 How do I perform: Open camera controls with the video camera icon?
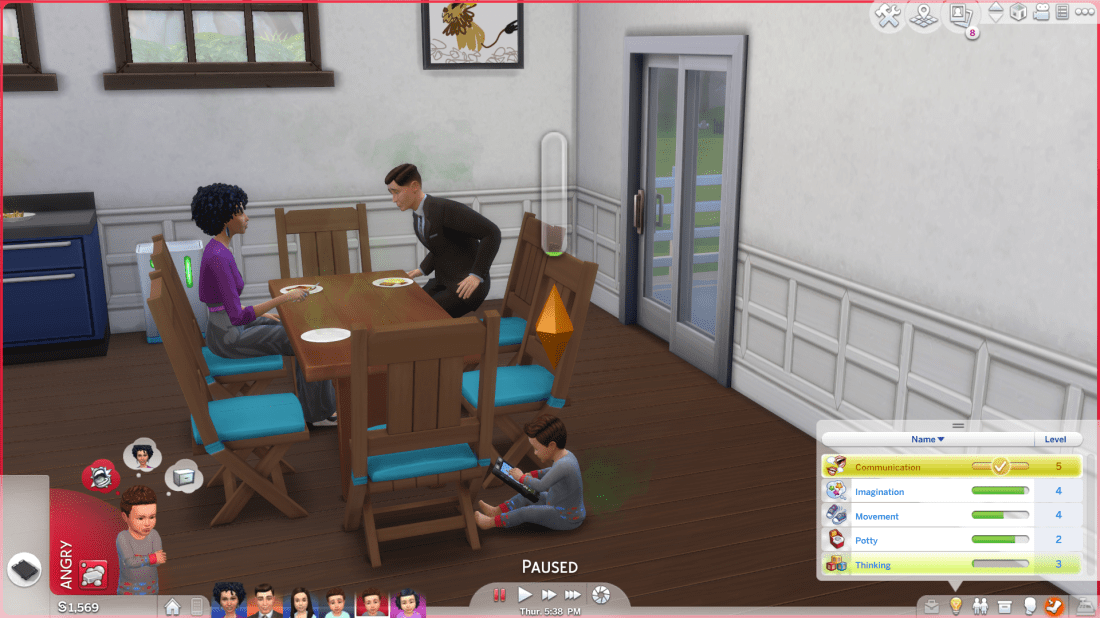pos(1042,13)
